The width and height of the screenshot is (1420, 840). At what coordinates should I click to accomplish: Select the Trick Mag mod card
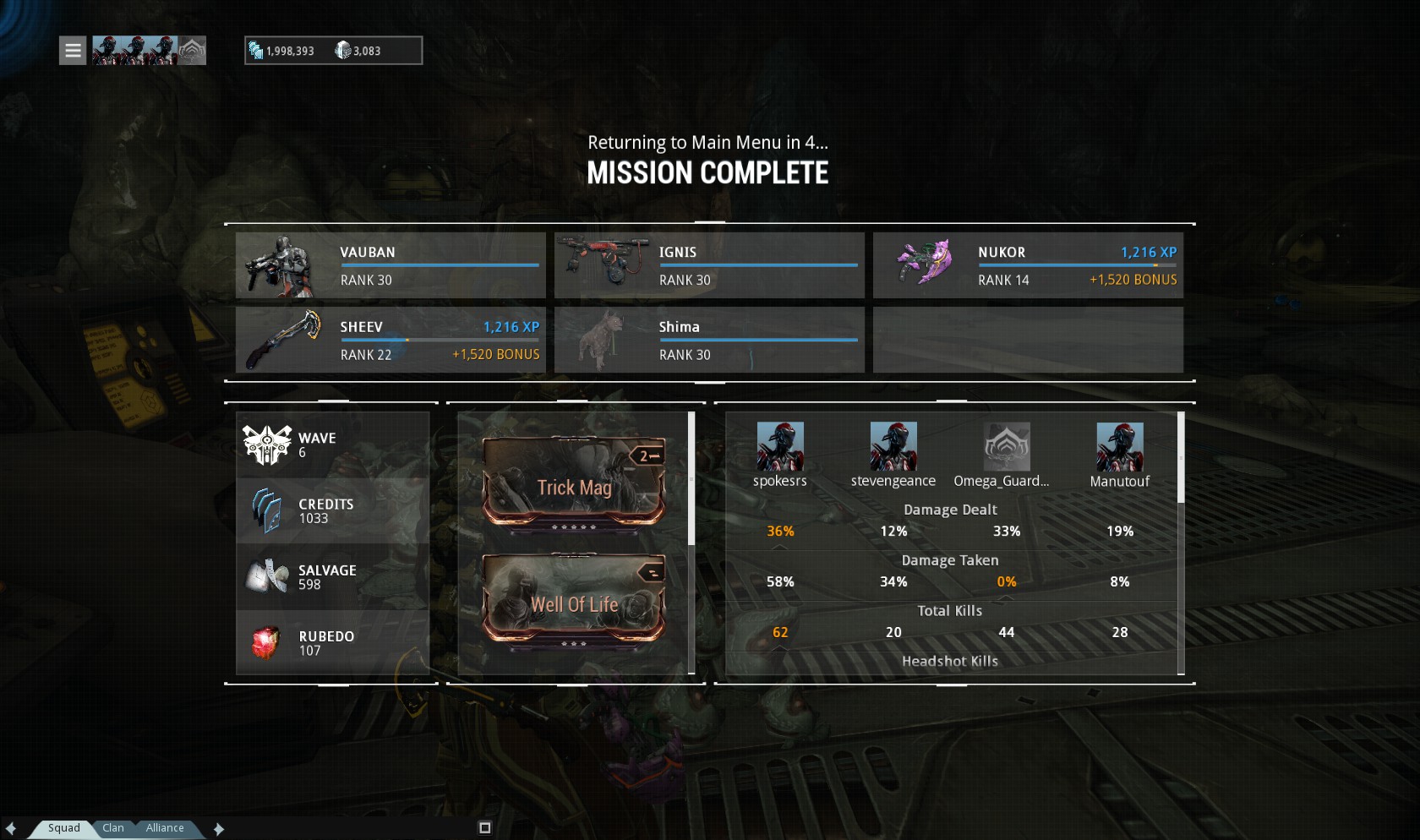click(x=574, y=482)
